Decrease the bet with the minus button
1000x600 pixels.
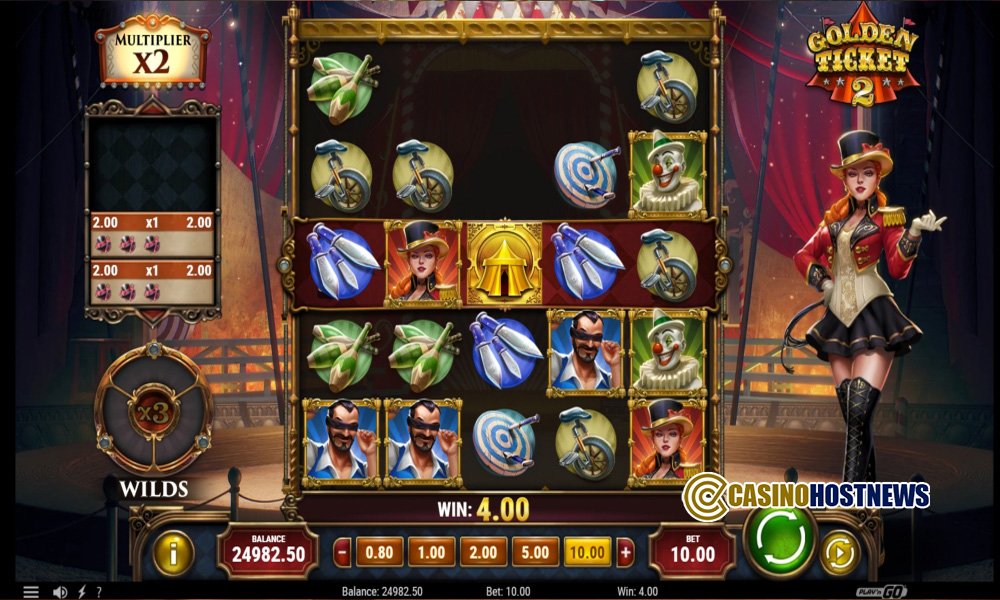click(343, 551)
